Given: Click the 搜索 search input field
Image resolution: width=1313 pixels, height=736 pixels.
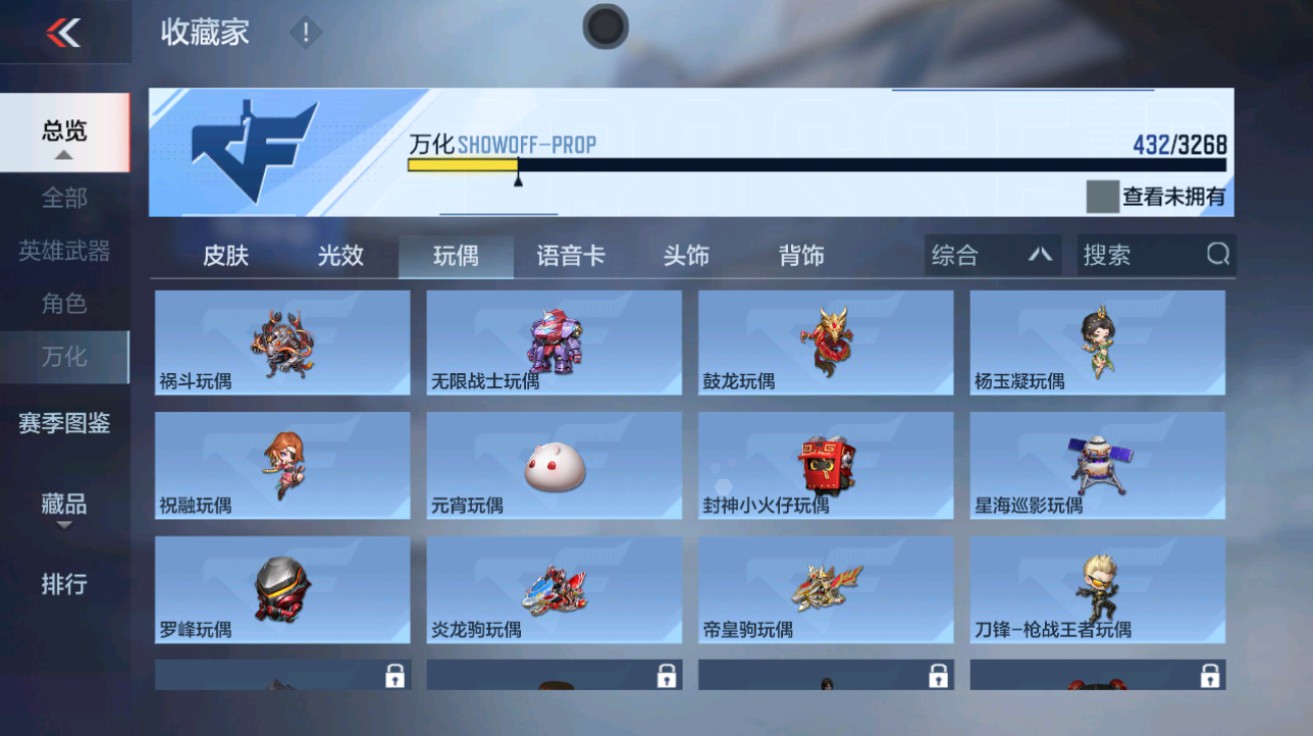Looking at the screenshot, I should point(1140,255).
